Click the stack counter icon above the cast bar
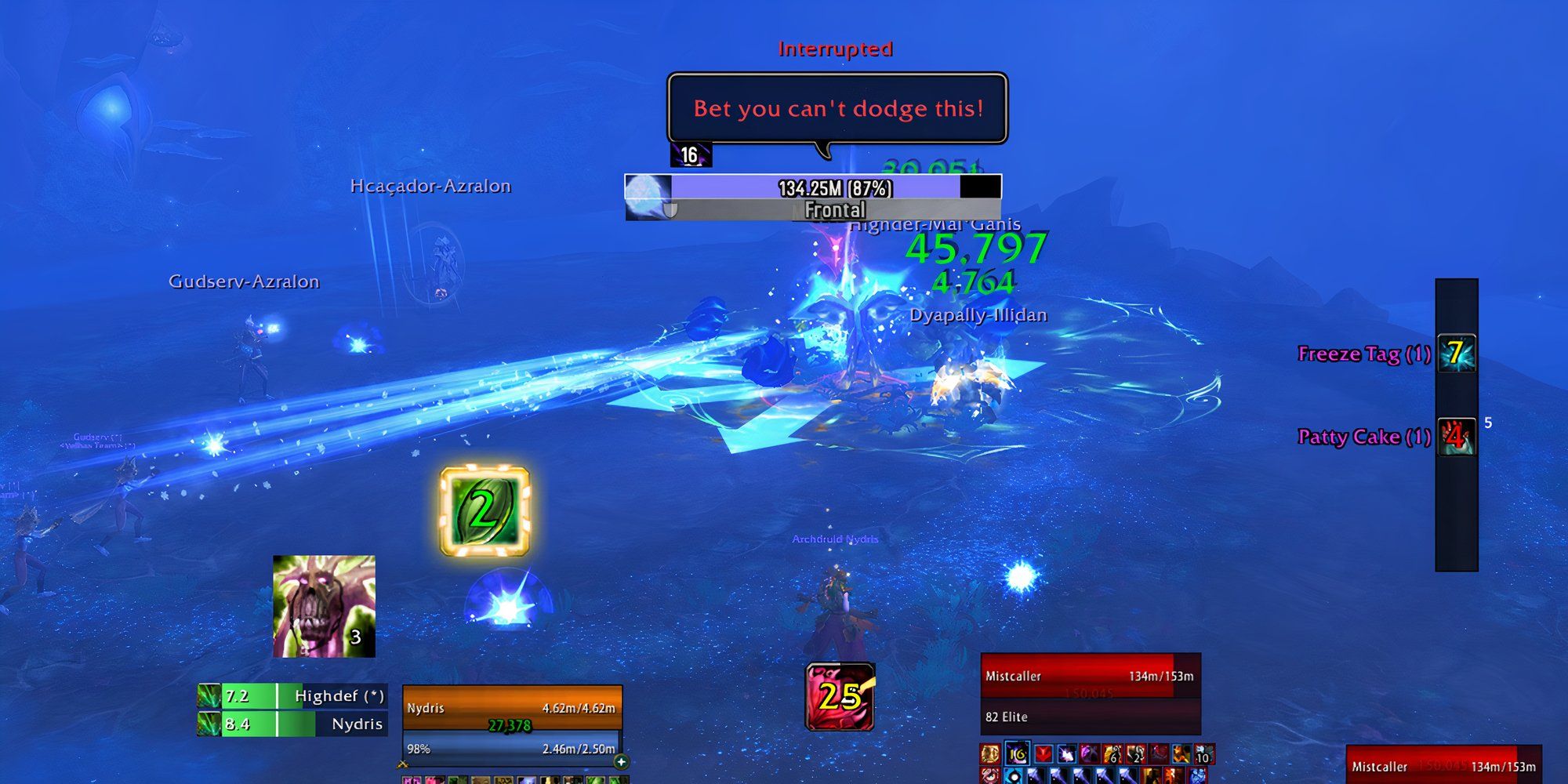The image size is (1568, 784). (690, 154)
